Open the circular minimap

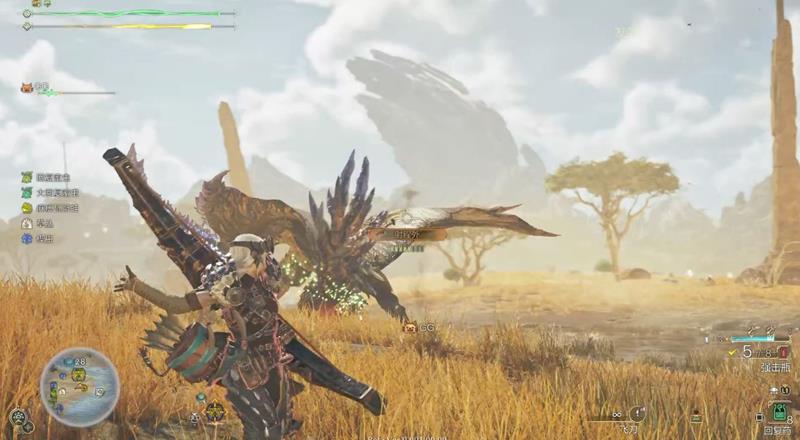click(x=79, y=387)
